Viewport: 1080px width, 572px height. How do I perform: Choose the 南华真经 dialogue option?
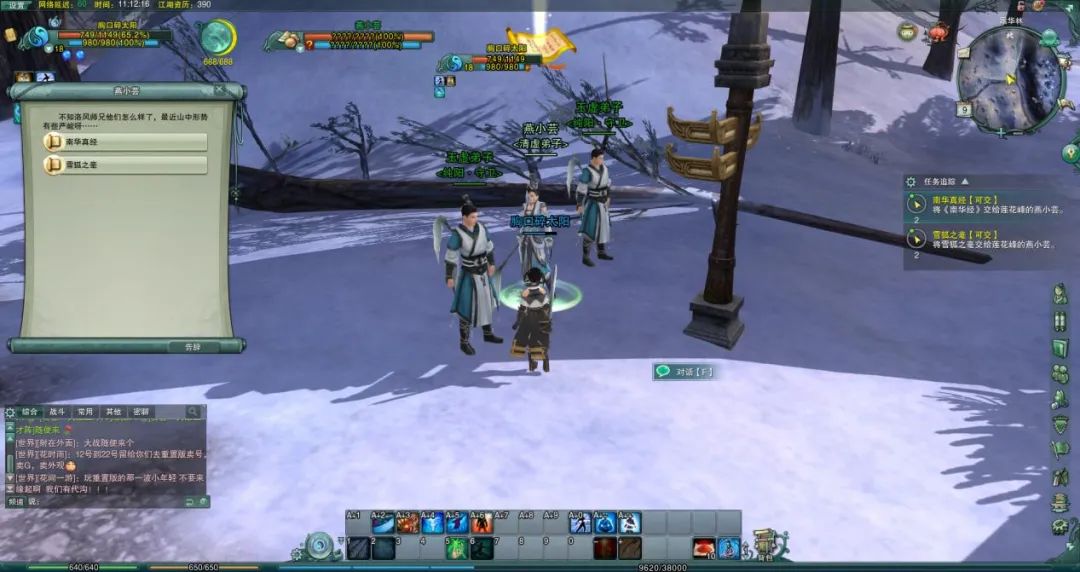[126, 142]
